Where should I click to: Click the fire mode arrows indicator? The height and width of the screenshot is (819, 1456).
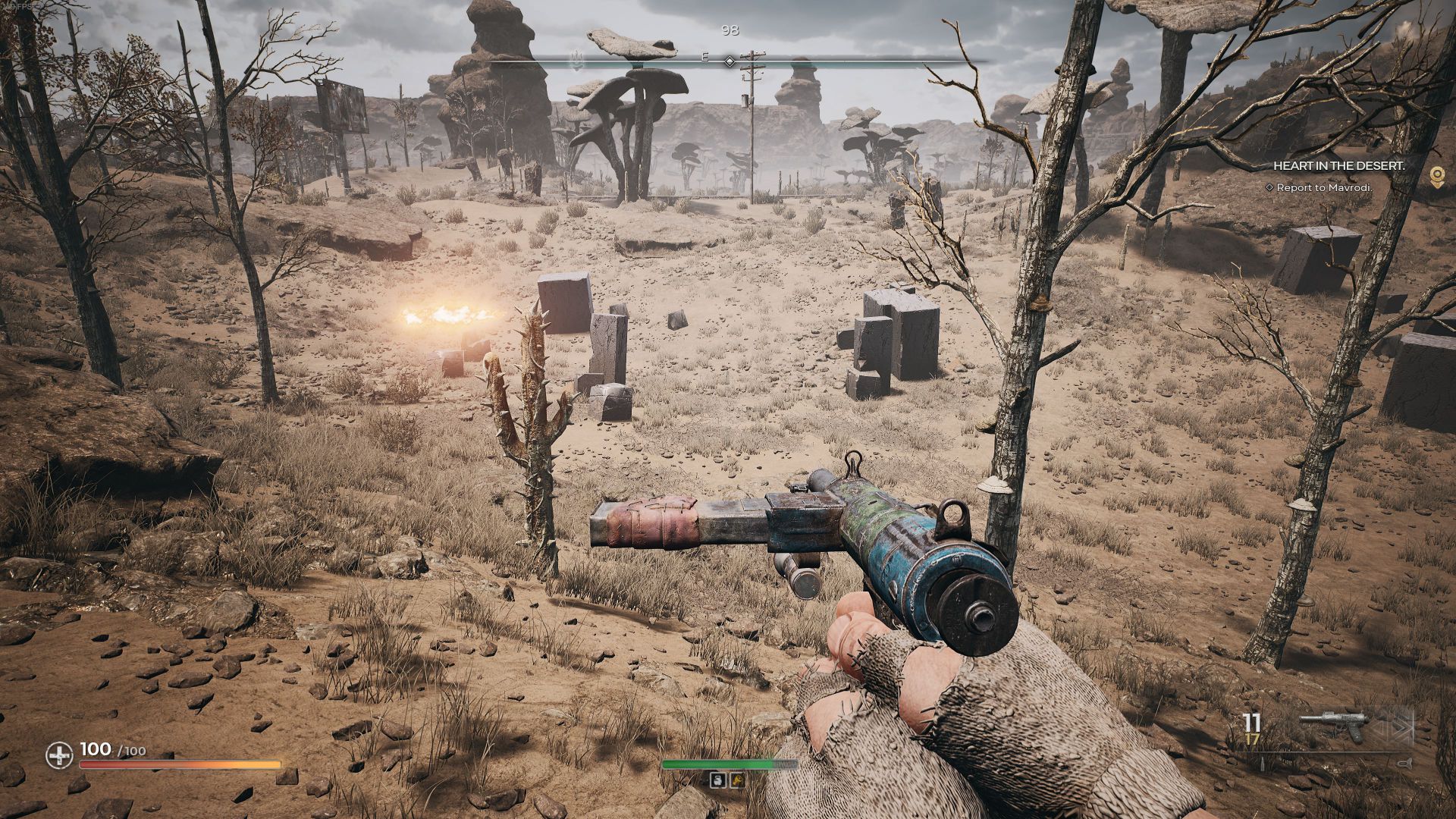[x=1394, y=726]
